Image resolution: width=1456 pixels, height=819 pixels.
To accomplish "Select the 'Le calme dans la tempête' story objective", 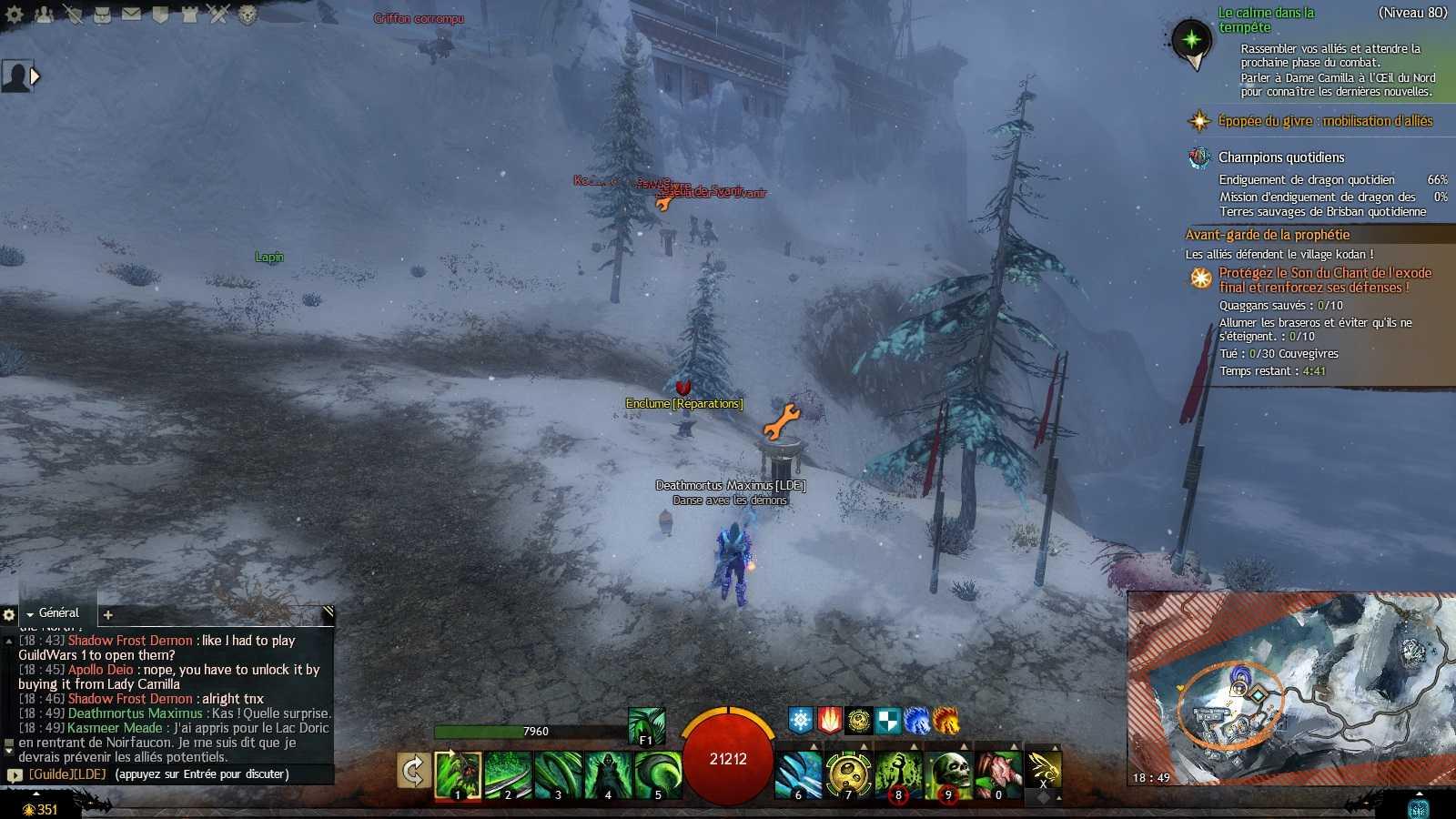I will tap(1266, 20).
